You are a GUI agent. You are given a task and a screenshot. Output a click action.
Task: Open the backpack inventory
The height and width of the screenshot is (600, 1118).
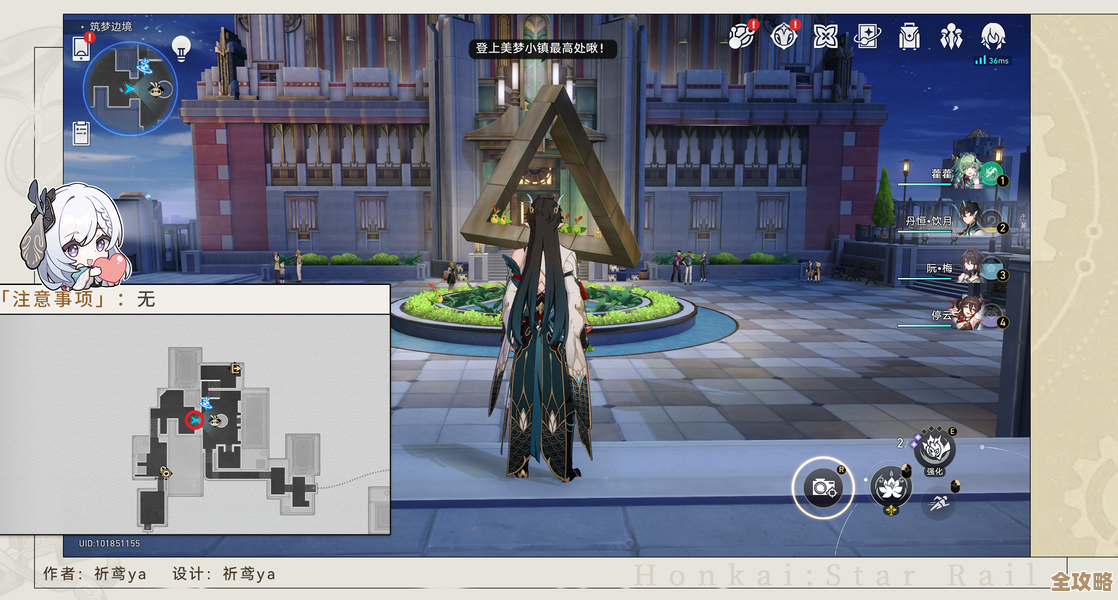(908, 37)
